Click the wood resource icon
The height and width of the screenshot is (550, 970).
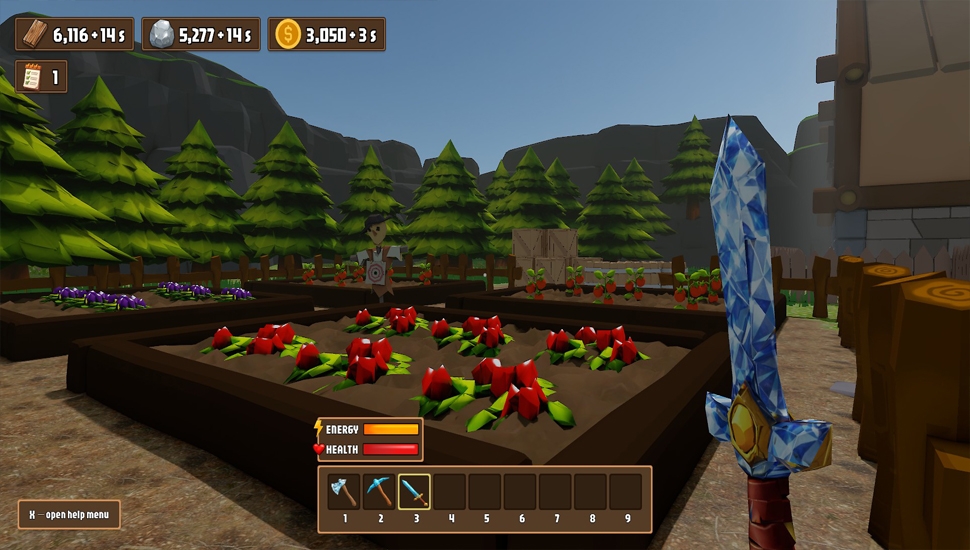[x=34, y=34]
